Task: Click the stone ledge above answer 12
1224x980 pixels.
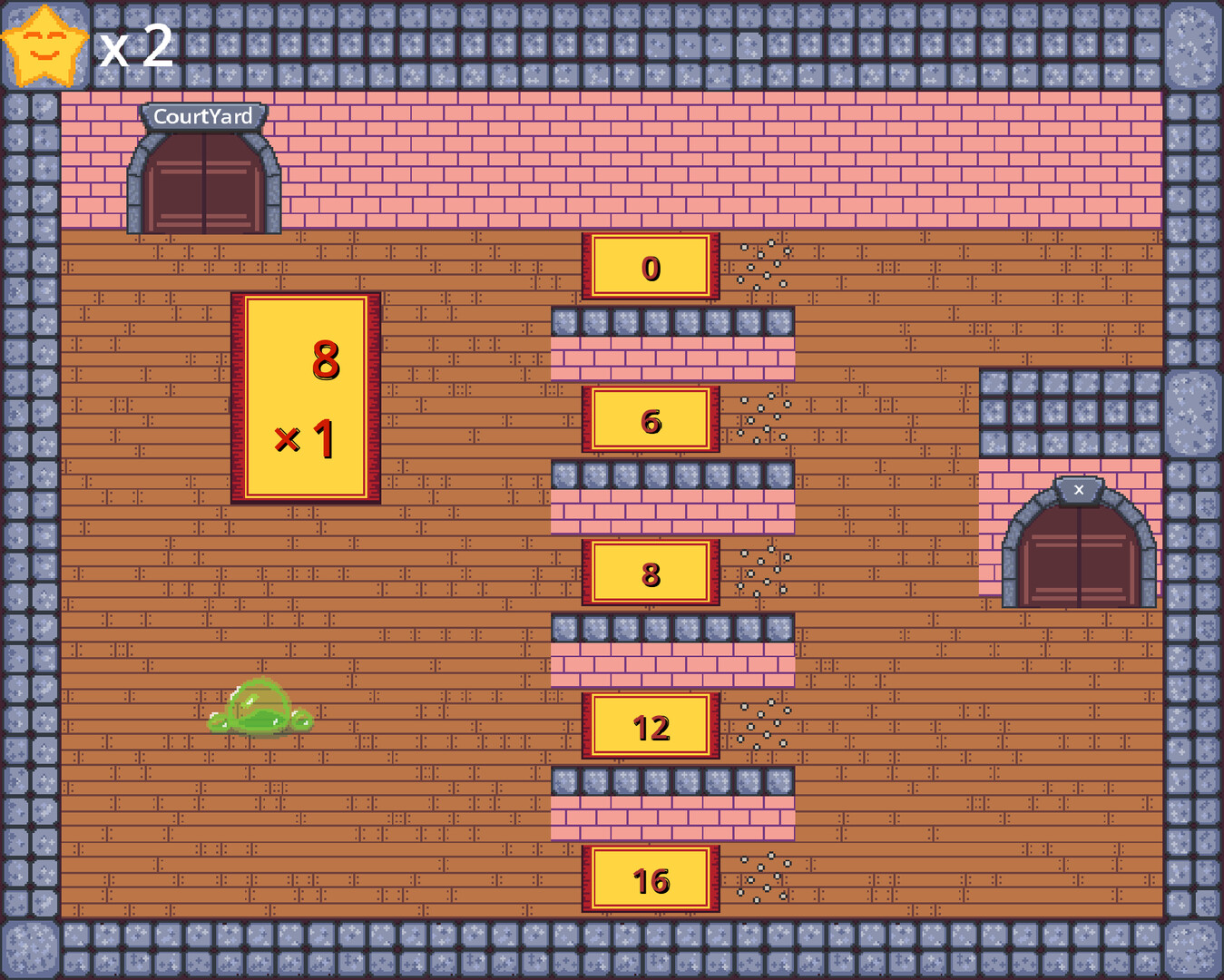Action: (671, 626)
